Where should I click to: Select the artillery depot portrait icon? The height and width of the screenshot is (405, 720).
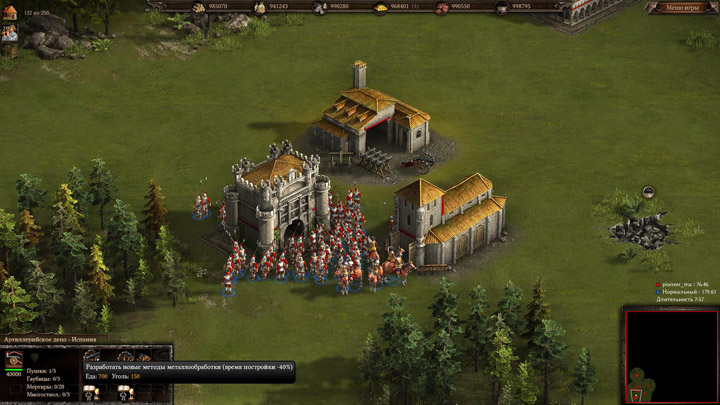[14, 361]
